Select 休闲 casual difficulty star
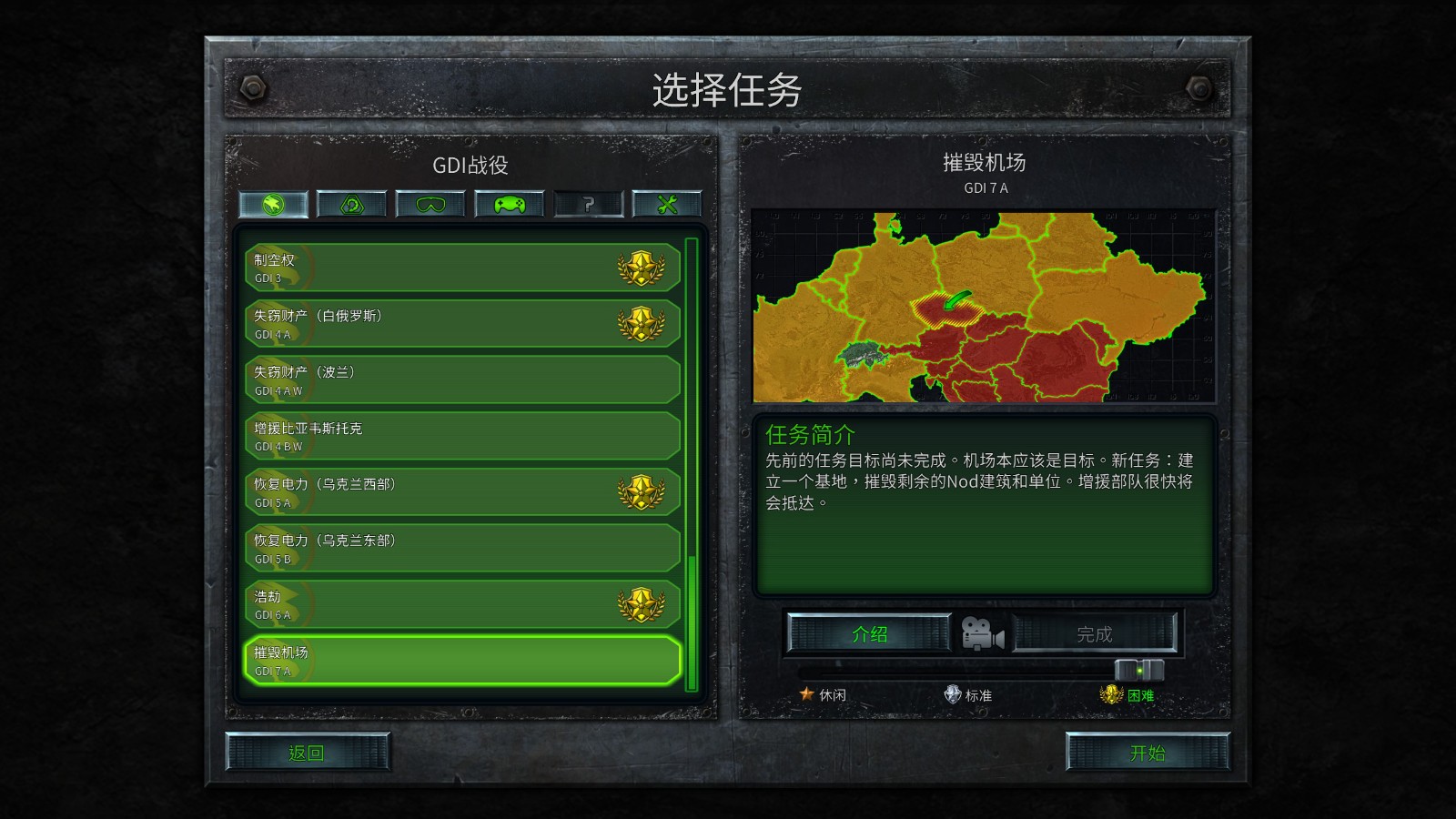 808,693
